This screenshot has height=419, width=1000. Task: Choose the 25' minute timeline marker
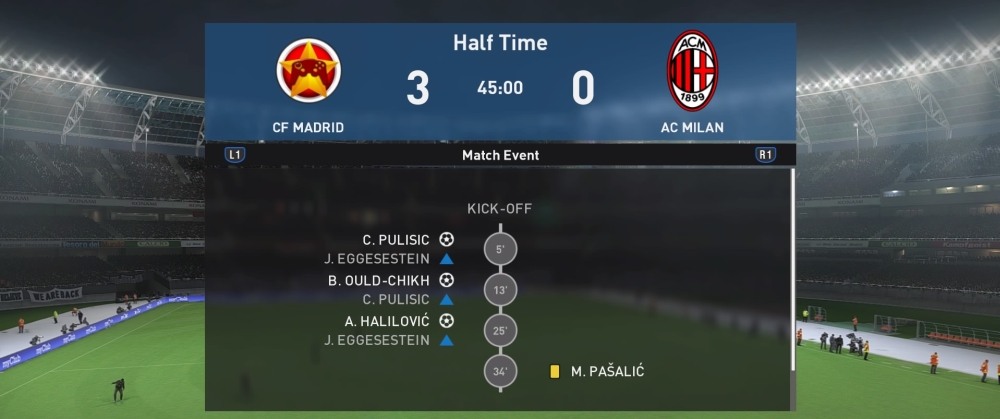pyautogui.click(x=500, y=330)
